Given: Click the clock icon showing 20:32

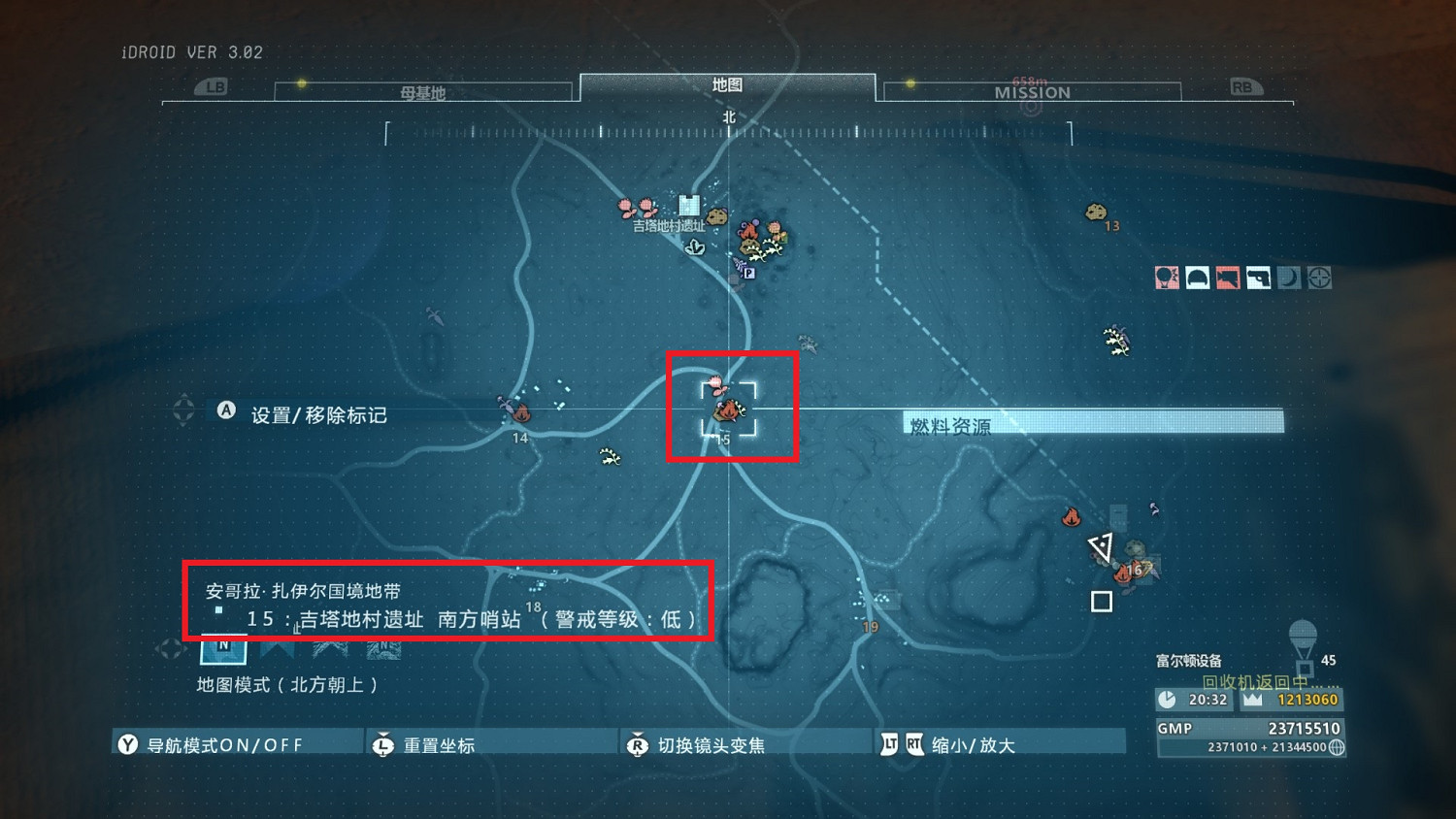Looking at the screenshot, I should click(1168, 700).
